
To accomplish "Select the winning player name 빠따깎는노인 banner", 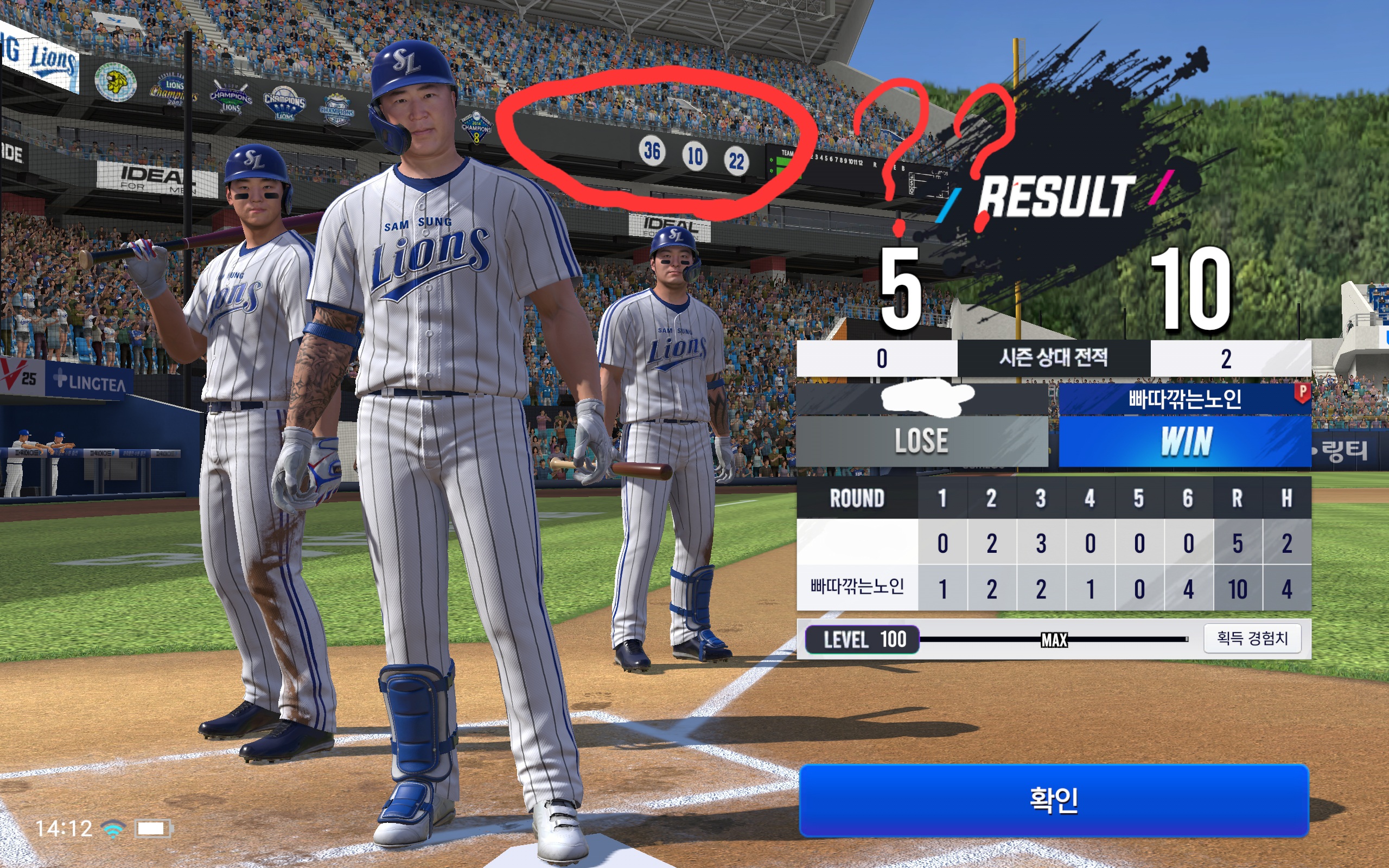I will [x=1184, y=398].
